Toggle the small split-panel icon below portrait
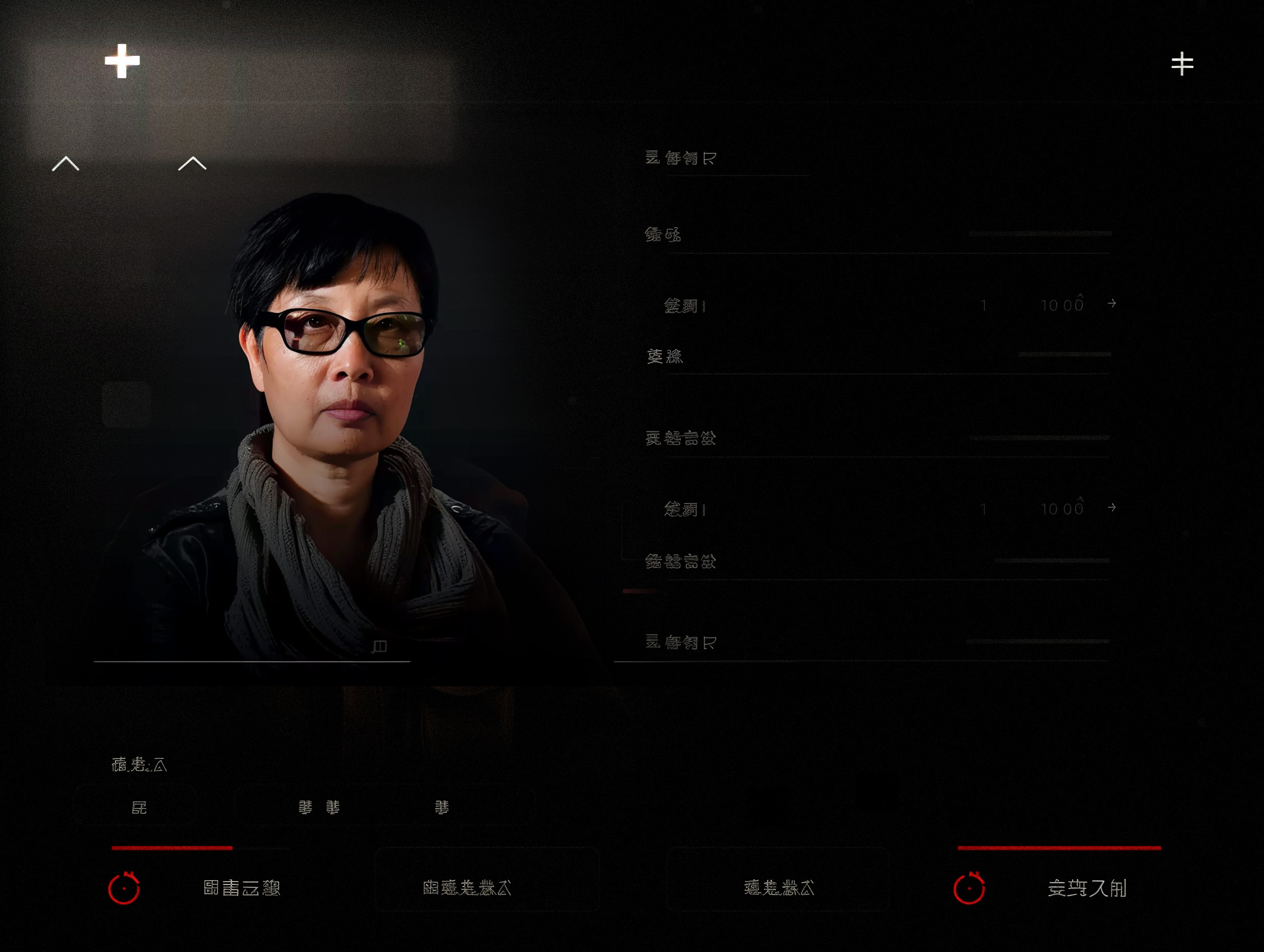This screenshot has height=952, width=1264. [380, 646]
